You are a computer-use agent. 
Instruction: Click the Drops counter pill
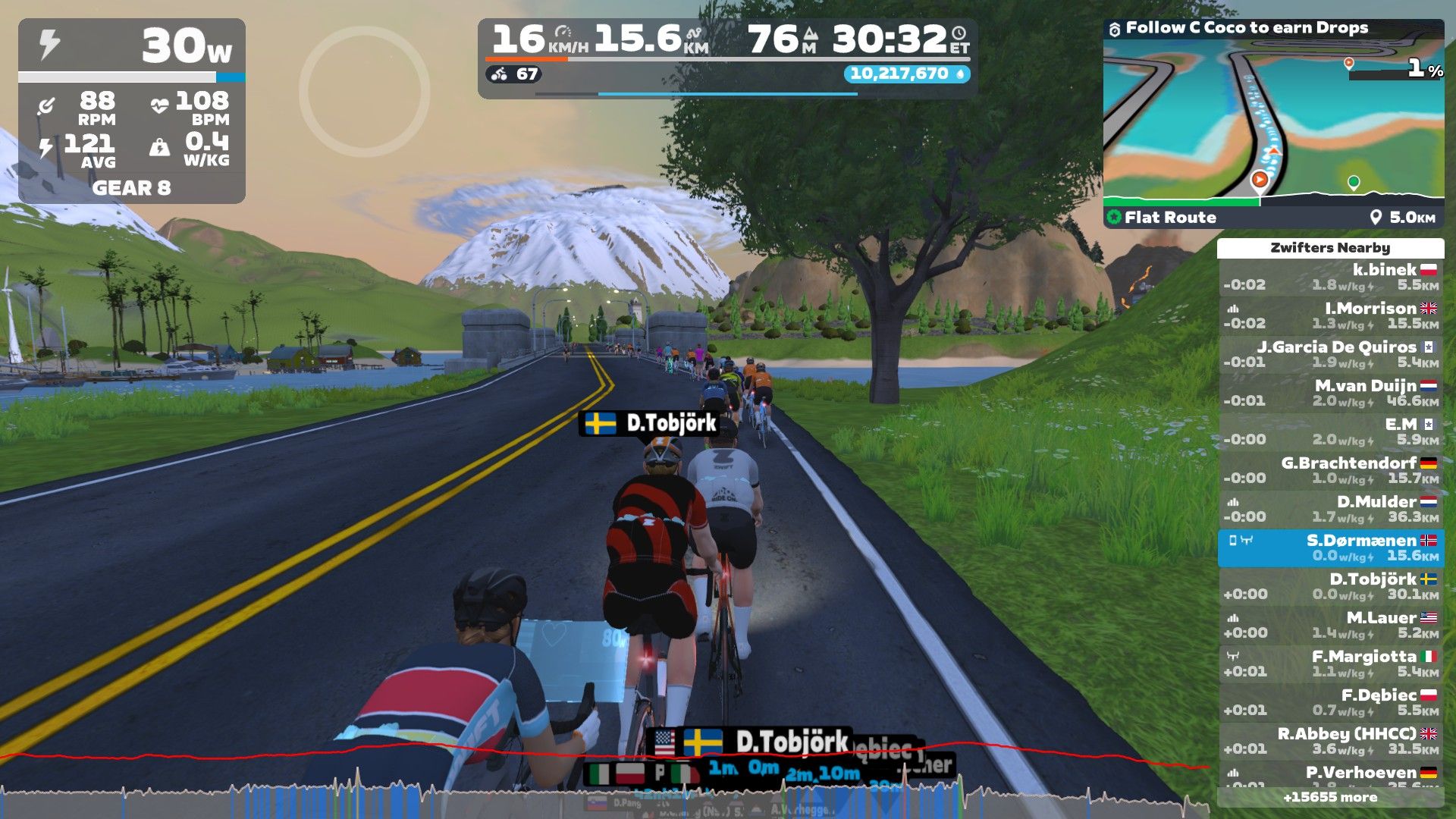(x=906, y=74)
